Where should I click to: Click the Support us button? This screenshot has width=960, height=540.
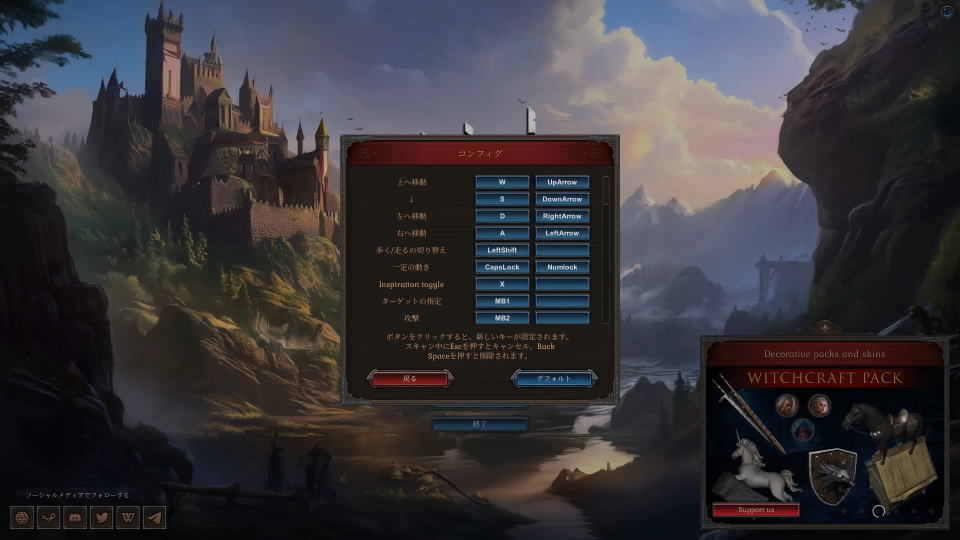coord(756,510)
